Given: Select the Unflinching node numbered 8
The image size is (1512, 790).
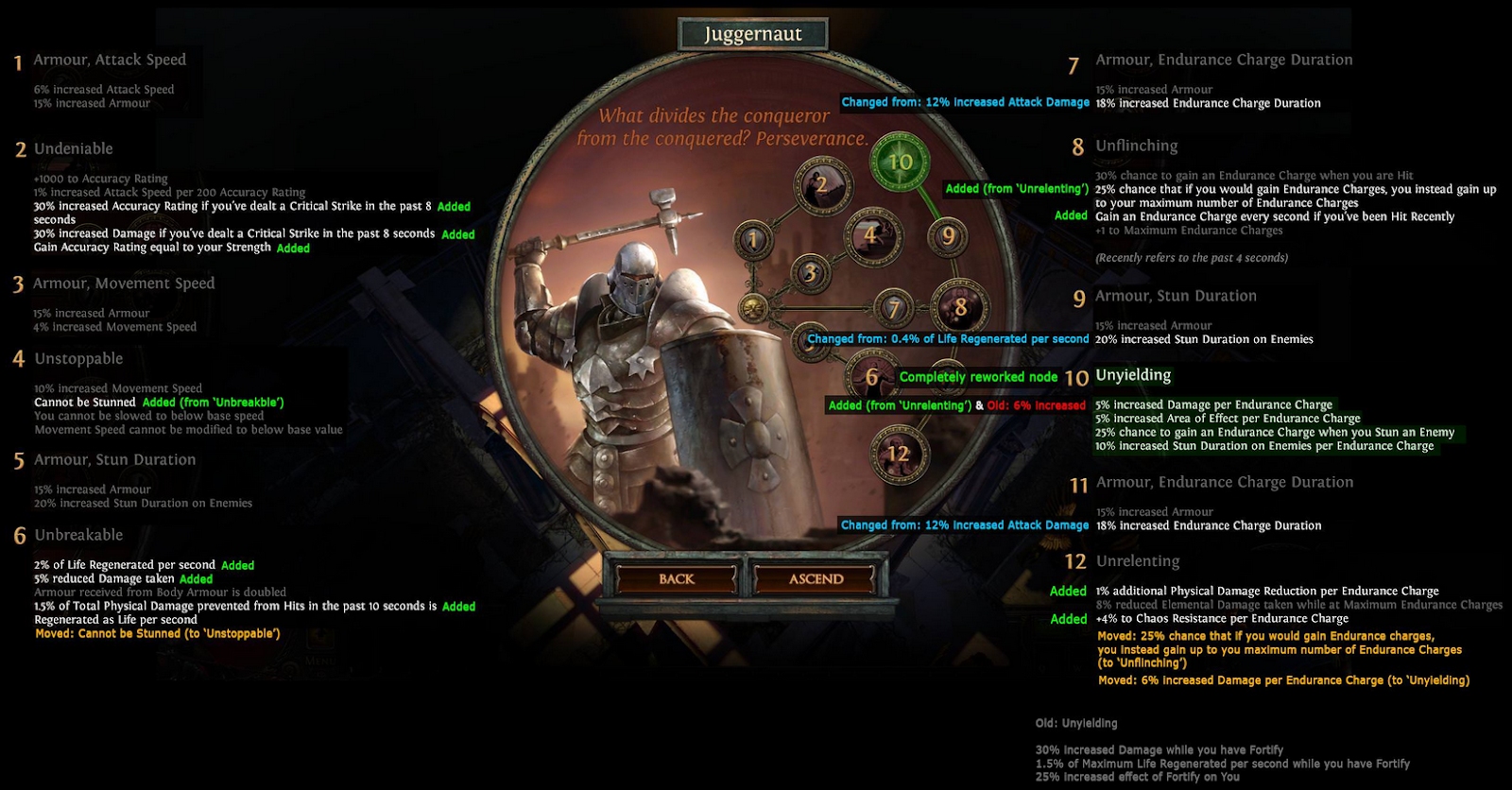Looking at the screenshot, I should [960, 306].
